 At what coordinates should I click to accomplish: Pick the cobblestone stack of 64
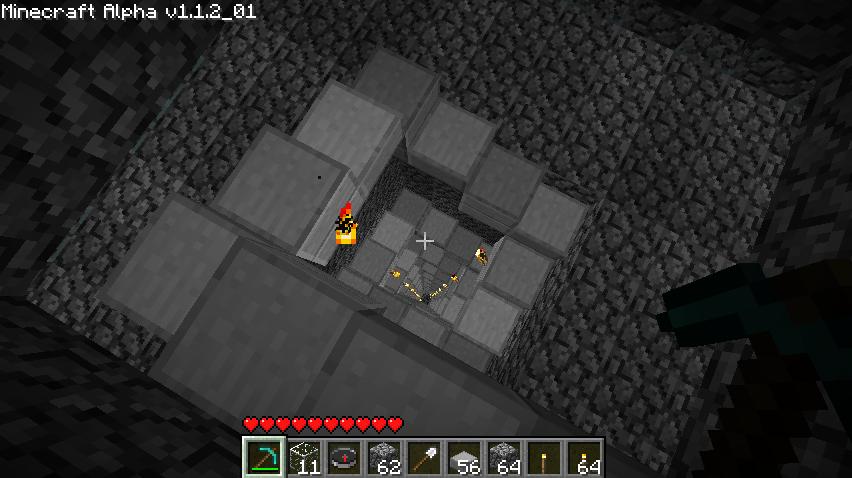click(x=503, y=458)
